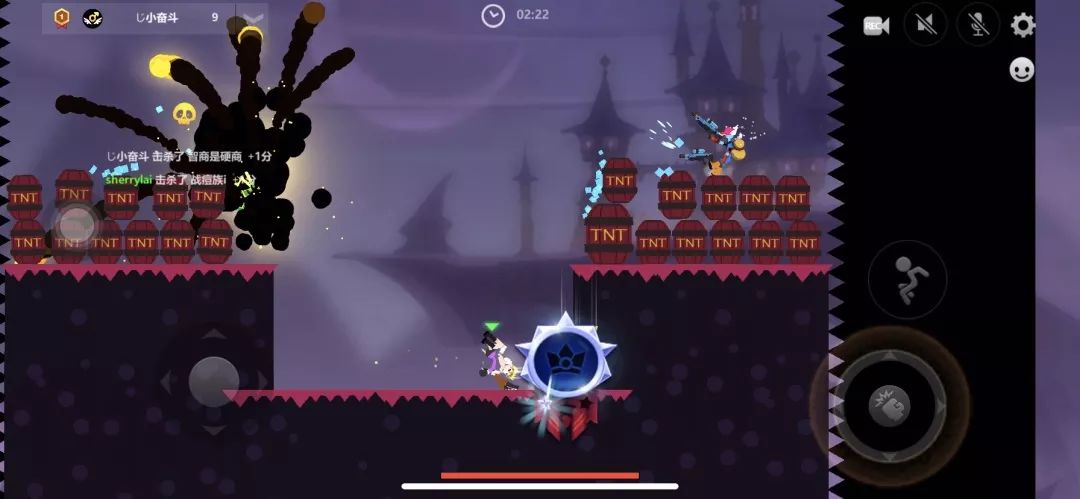
Task: Open the smiley face emote menu
Action: [x=1021, y=70]
